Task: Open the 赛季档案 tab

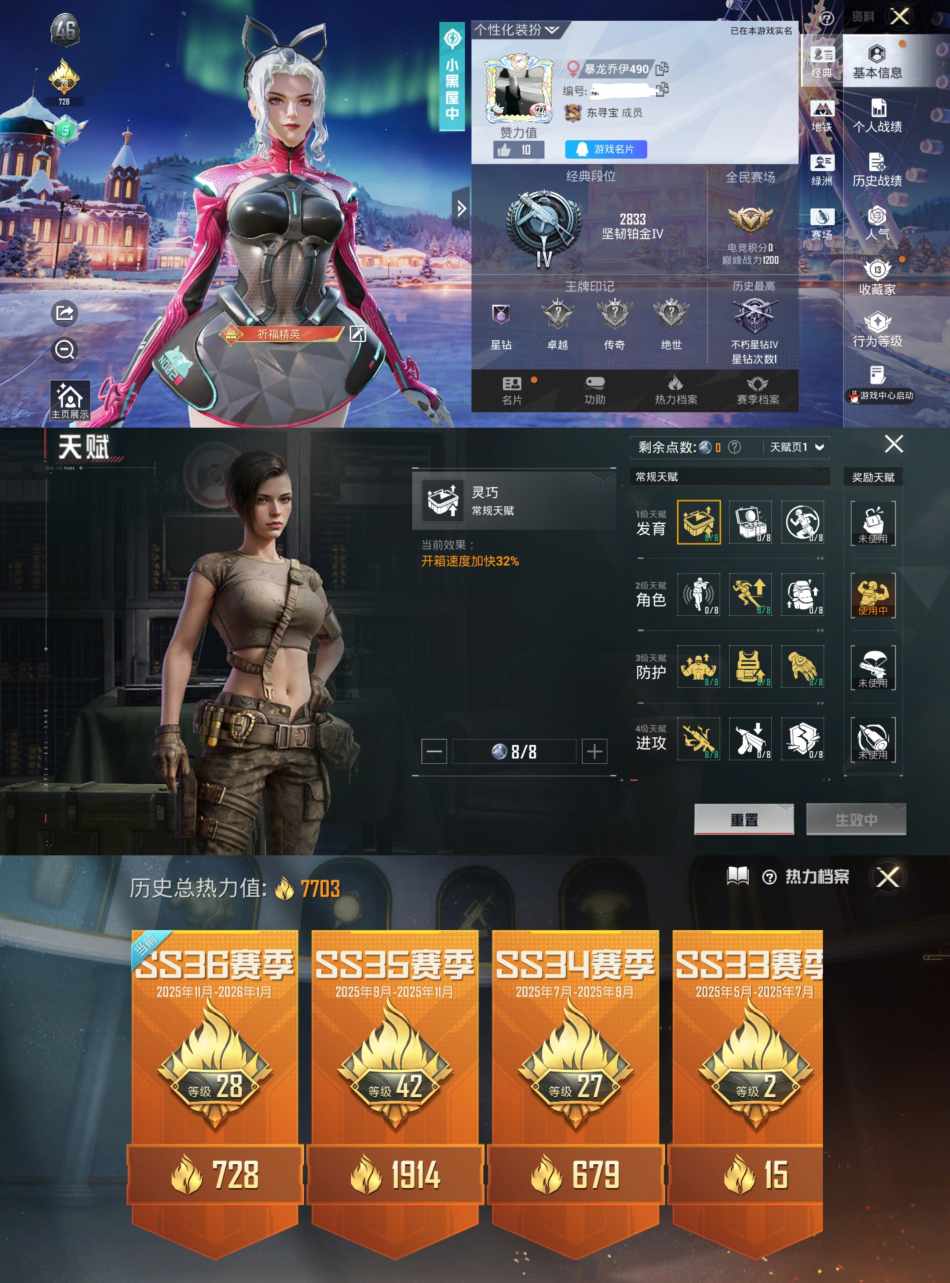Action: coord(758,390)
